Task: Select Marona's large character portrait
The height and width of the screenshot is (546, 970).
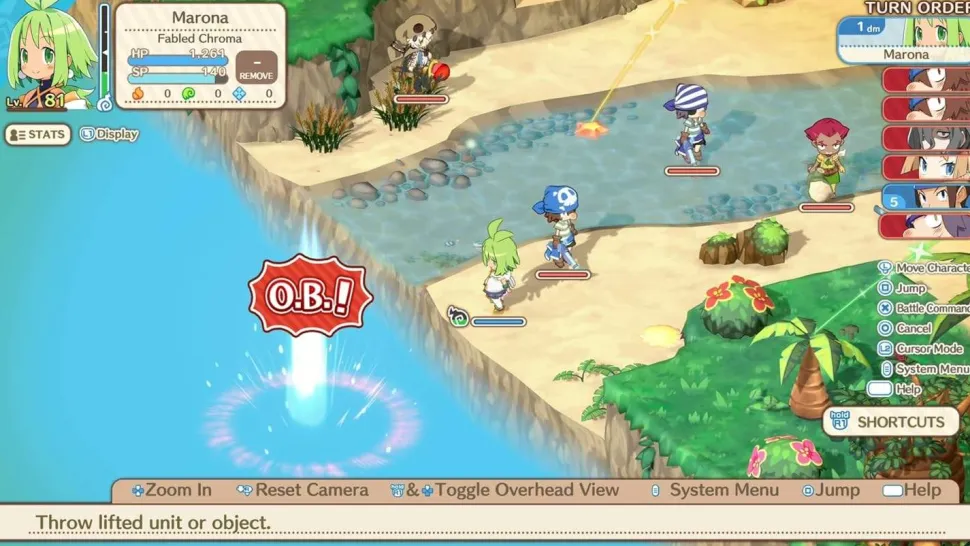Action: coord(48,55)
